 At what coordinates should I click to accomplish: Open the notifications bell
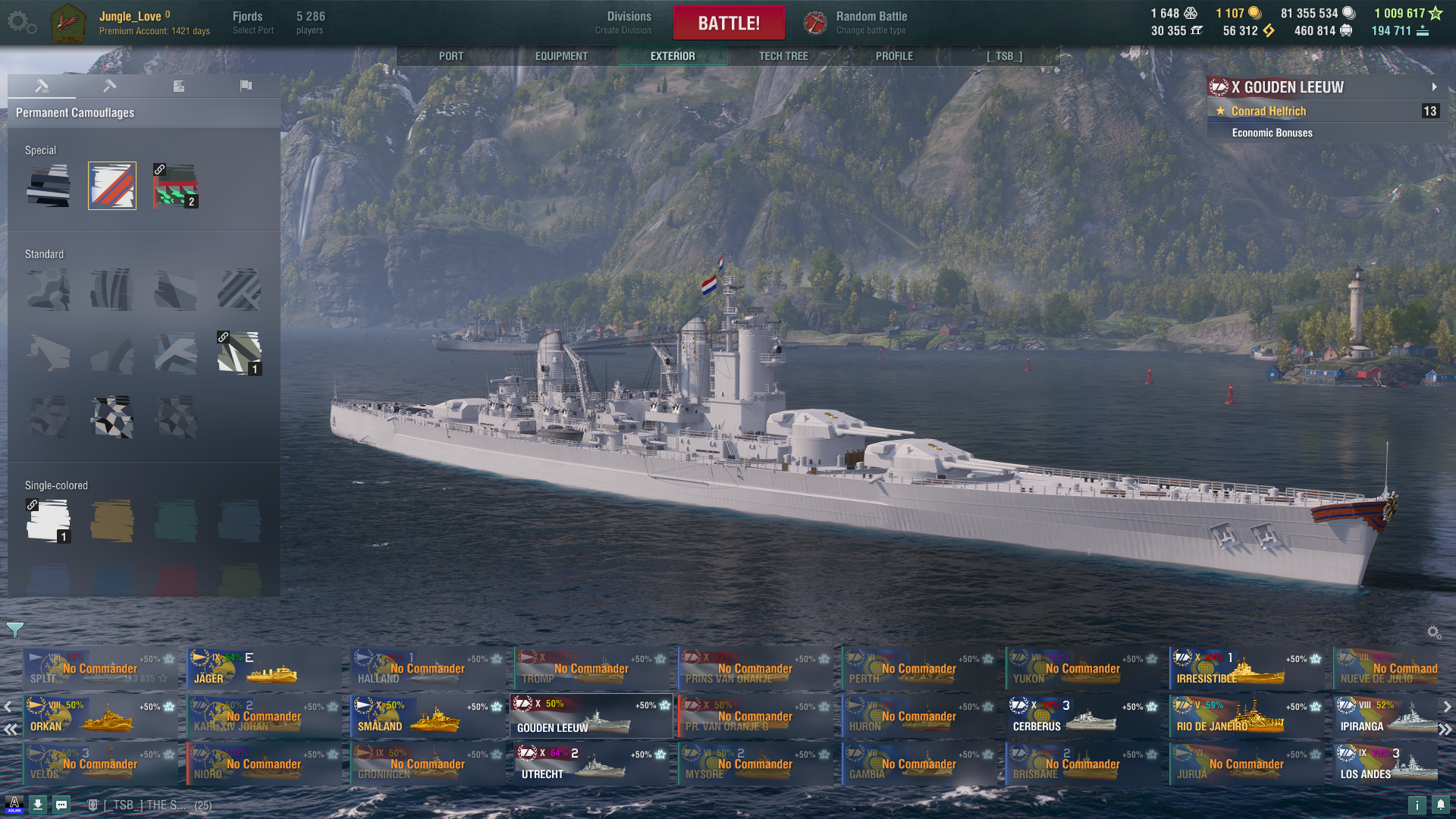click(x=1440, y=805)
